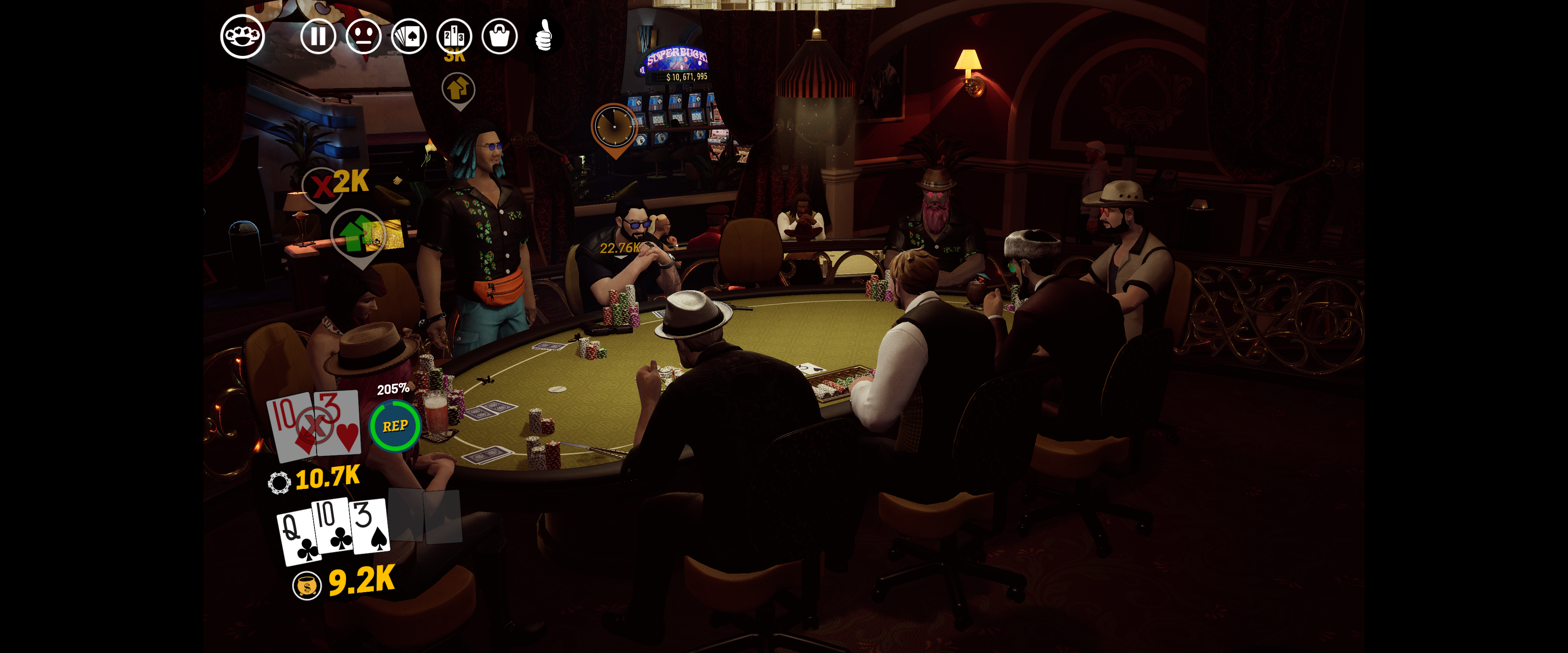Open the brass knuckles menu icon
The width and height of the screenshot is (1568, 653).
(242, 36)
